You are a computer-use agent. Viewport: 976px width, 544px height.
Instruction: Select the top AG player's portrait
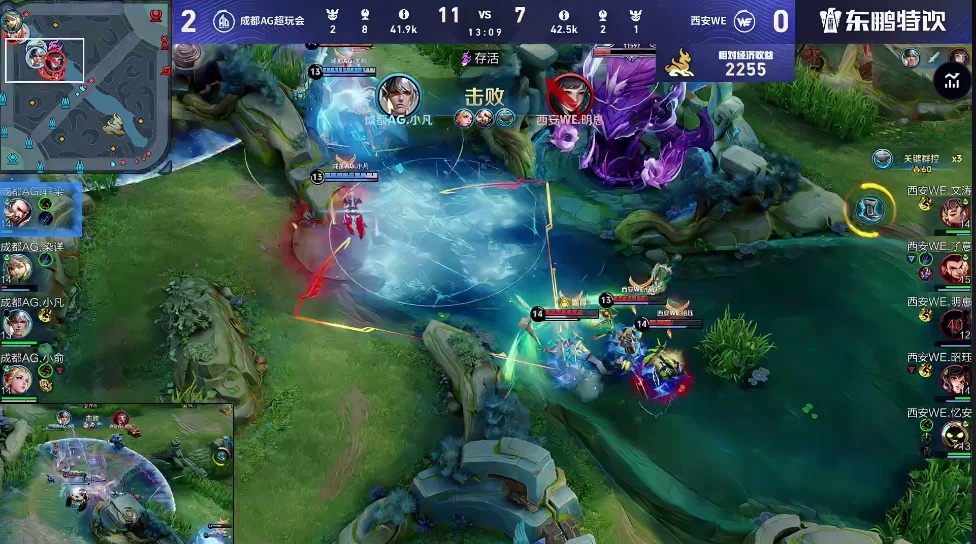pyautogui.click(x=18, y=212)
